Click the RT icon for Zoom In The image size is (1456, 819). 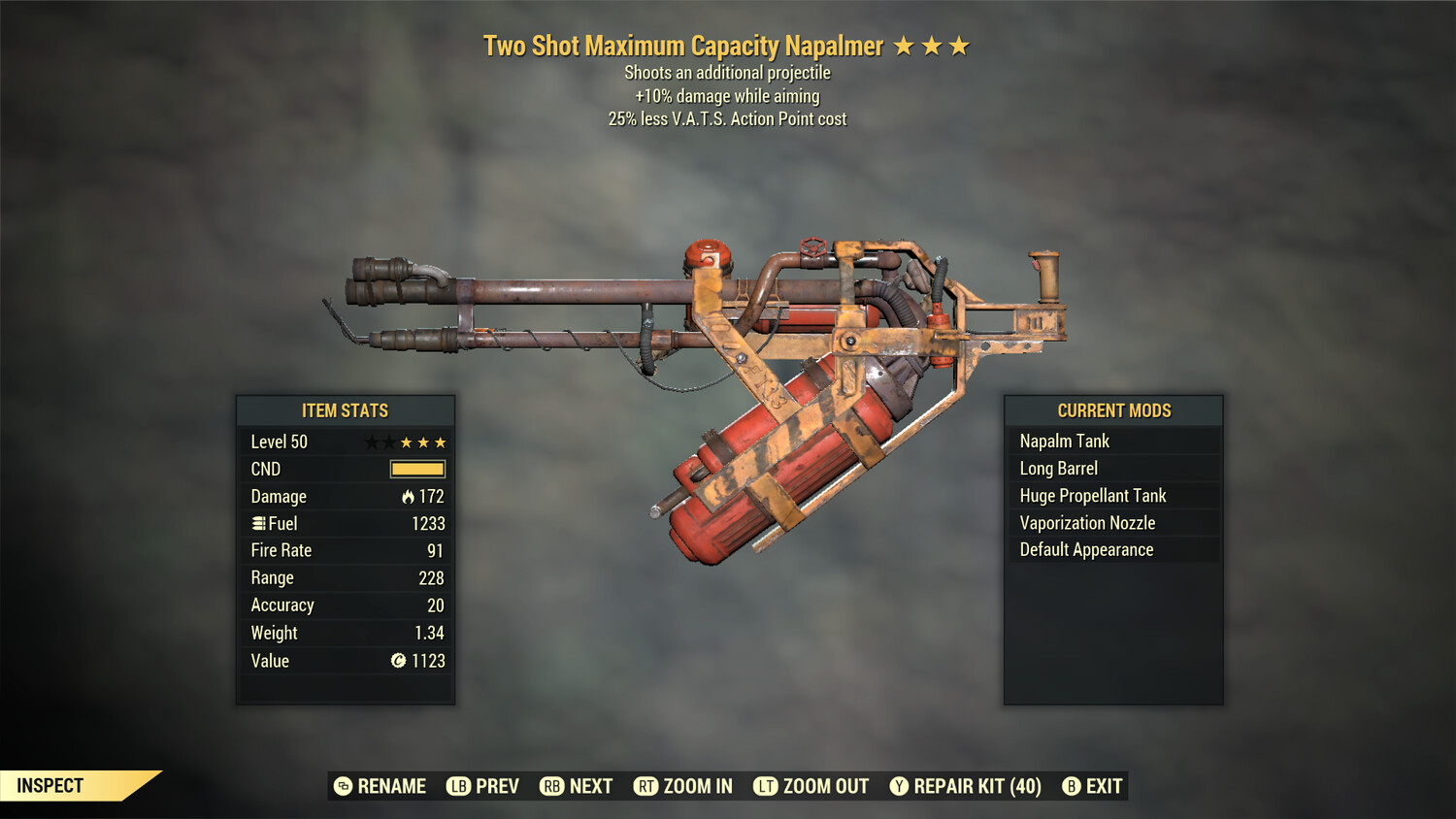pyautogui.click(x=645, y=786)
